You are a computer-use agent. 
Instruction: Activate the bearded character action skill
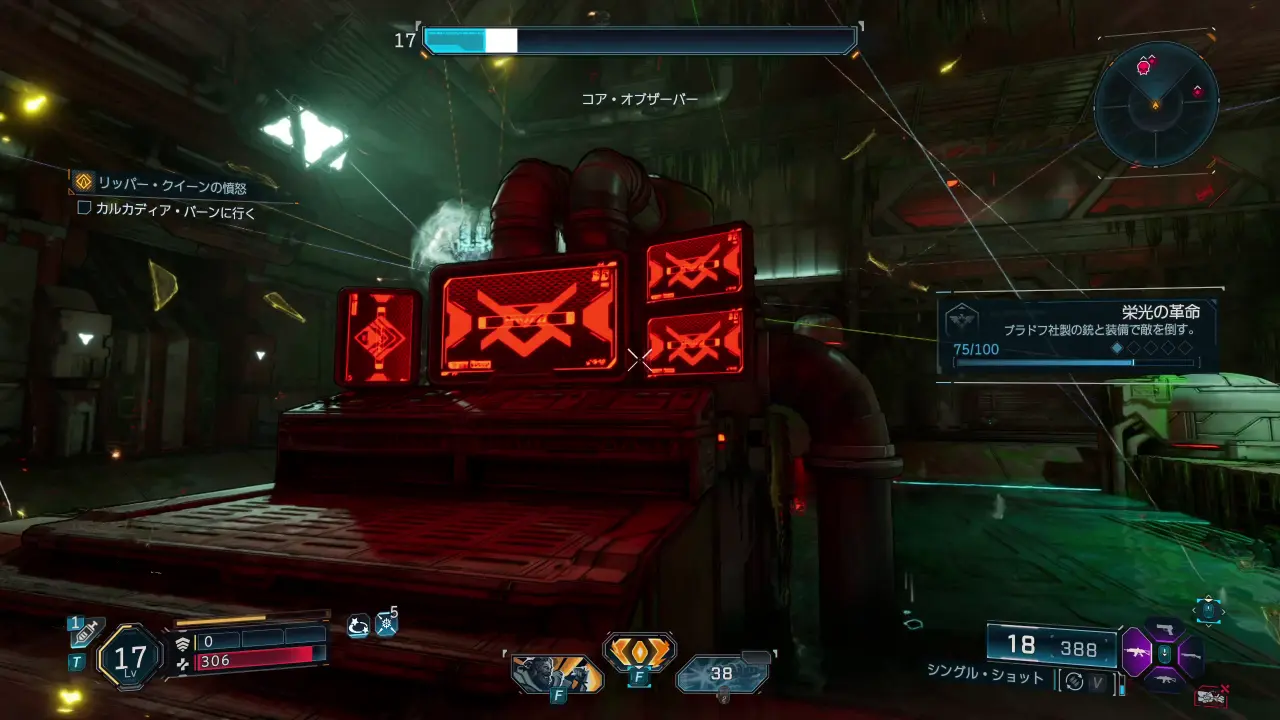pos(556,675)
